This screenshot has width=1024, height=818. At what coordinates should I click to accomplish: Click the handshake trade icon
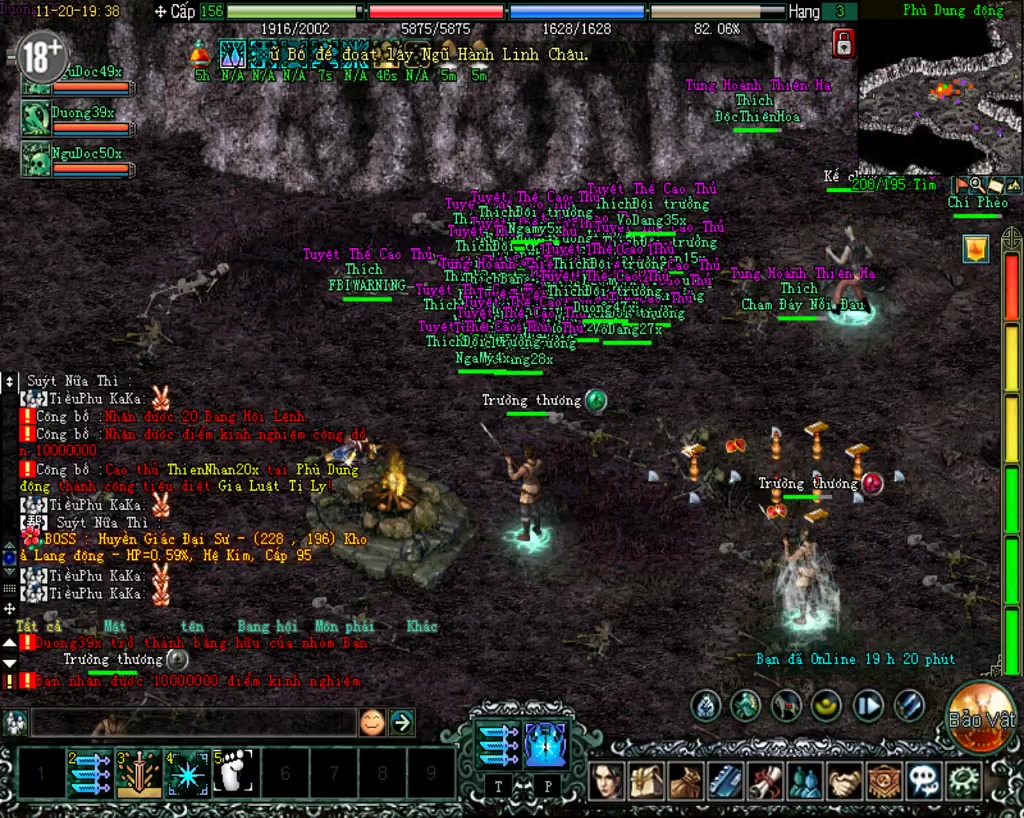(845, 781)
